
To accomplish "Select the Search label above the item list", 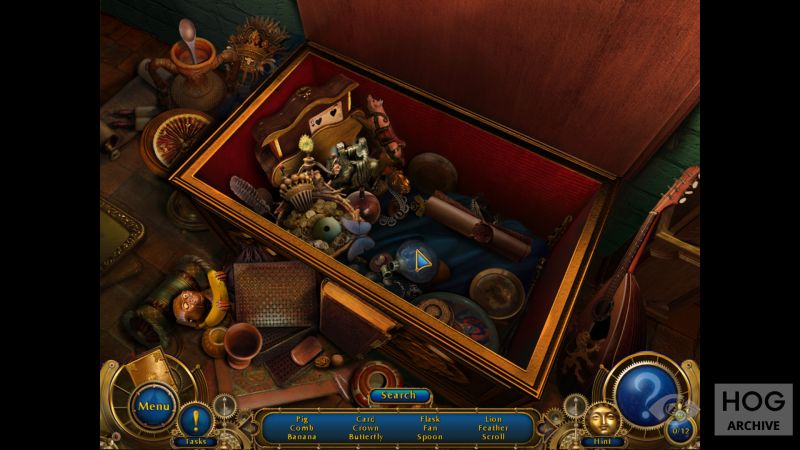I will 399,395.
